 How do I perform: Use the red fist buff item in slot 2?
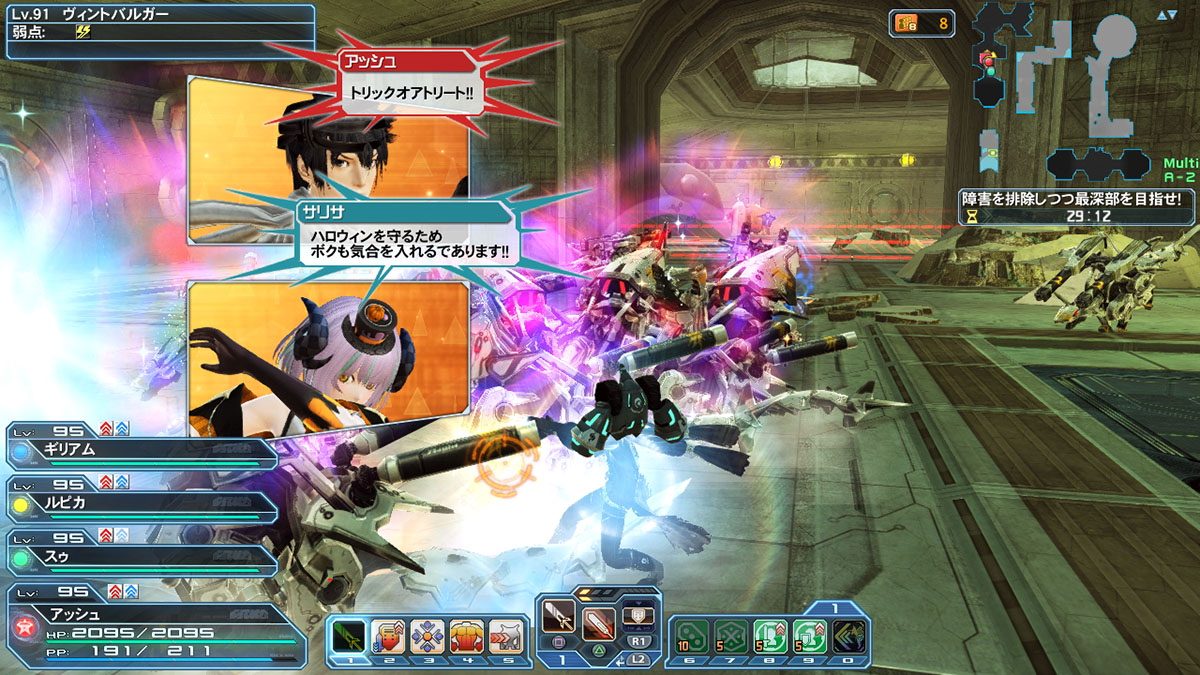(x=388, y=636)
